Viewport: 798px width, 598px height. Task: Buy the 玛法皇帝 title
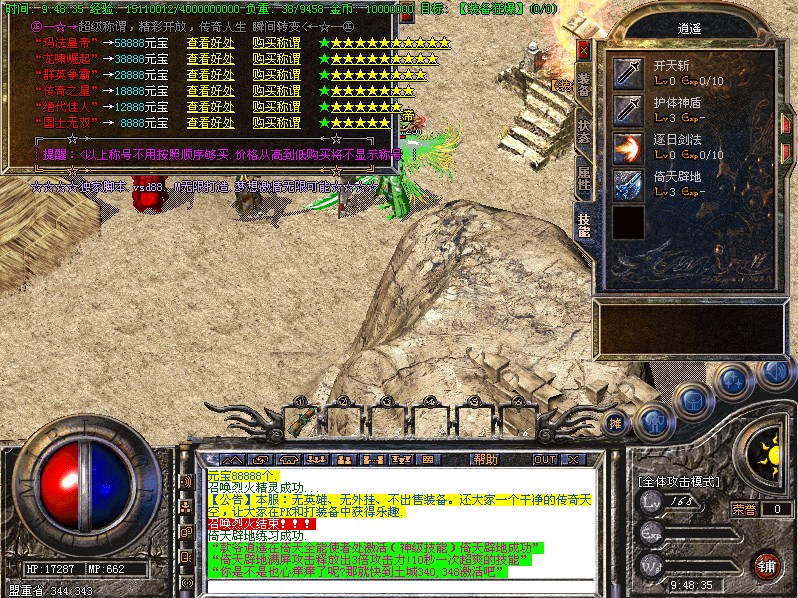(276, 44)
